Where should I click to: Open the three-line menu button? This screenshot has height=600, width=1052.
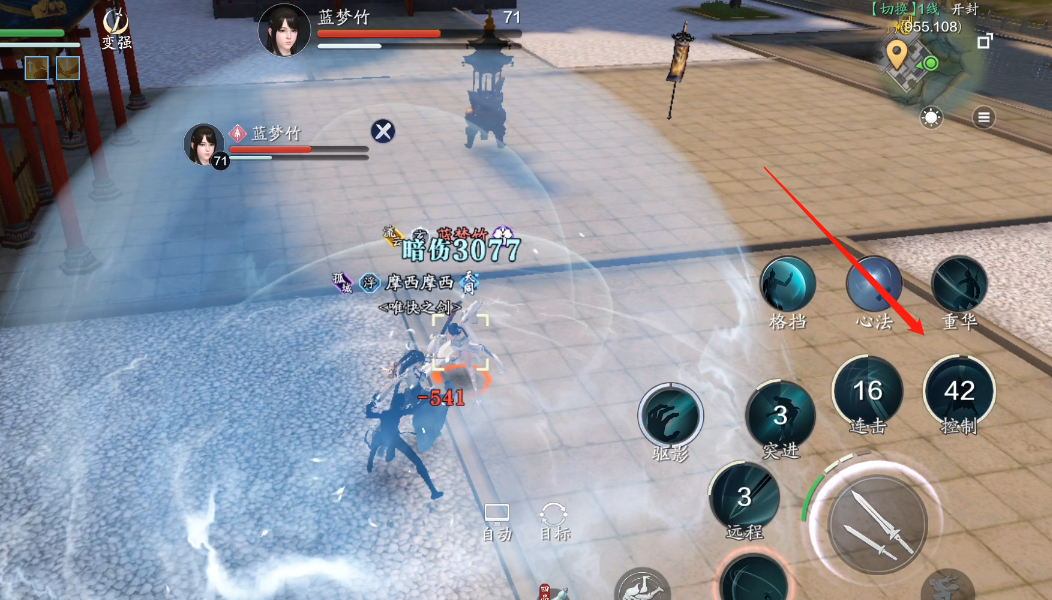pyautogui.click(x=985, y=118)
